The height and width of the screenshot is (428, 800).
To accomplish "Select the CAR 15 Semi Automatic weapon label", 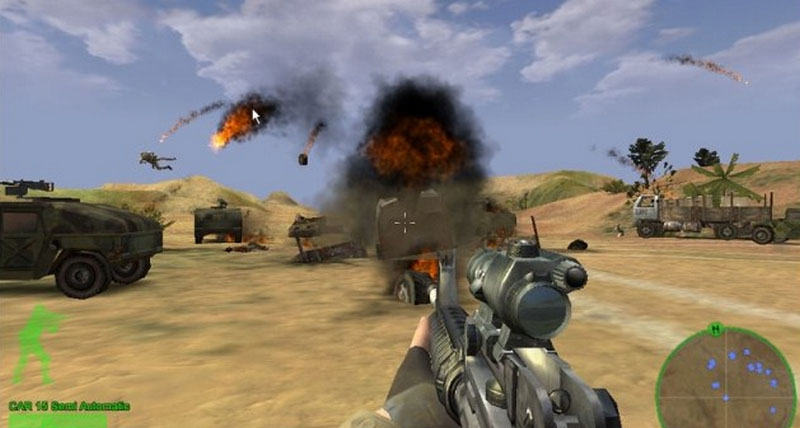I will (x=69, y=405).
